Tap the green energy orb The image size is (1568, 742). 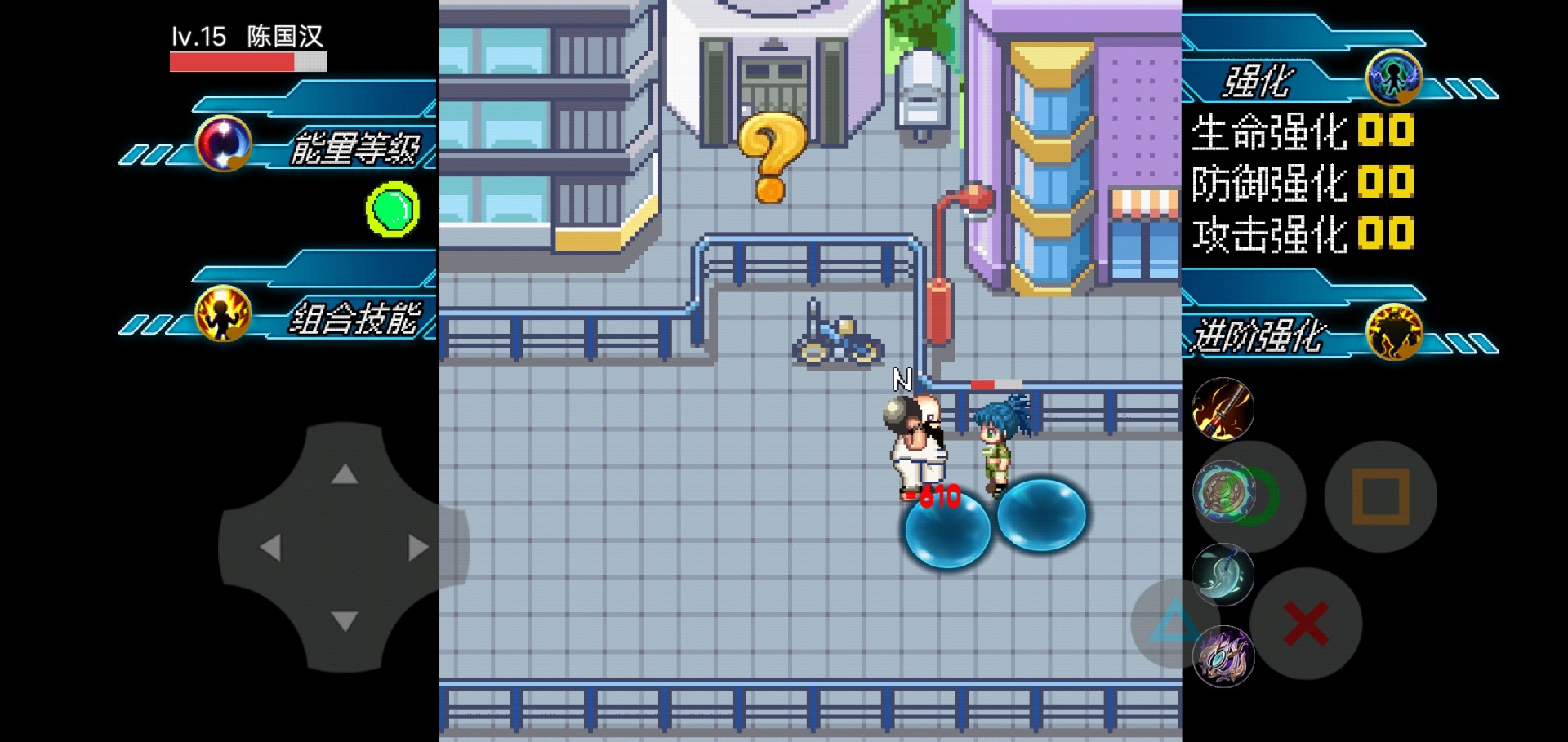[x=393, y=210]
